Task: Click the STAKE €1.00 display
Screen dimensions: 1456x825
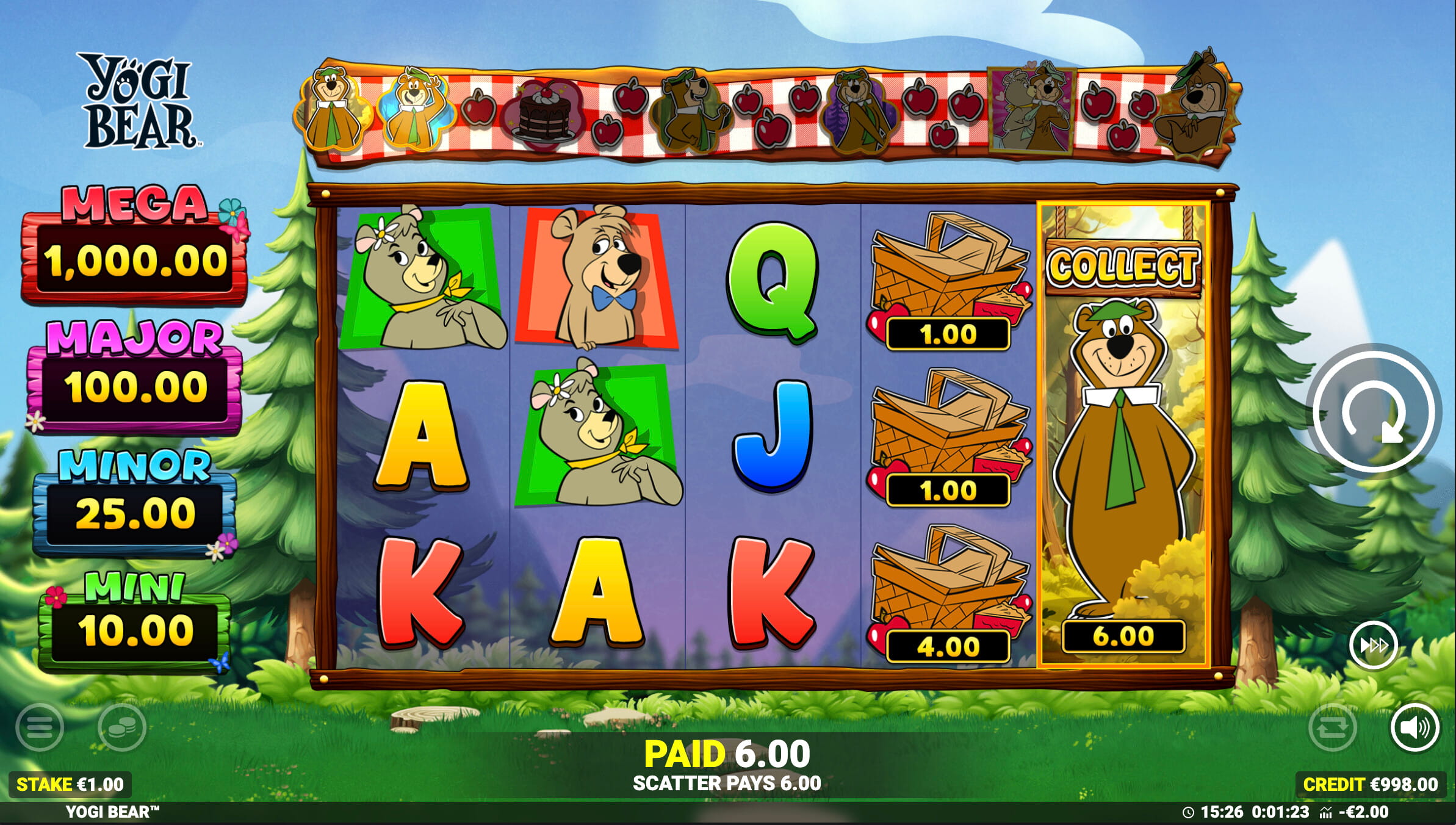Action: [x=70, y=784]
